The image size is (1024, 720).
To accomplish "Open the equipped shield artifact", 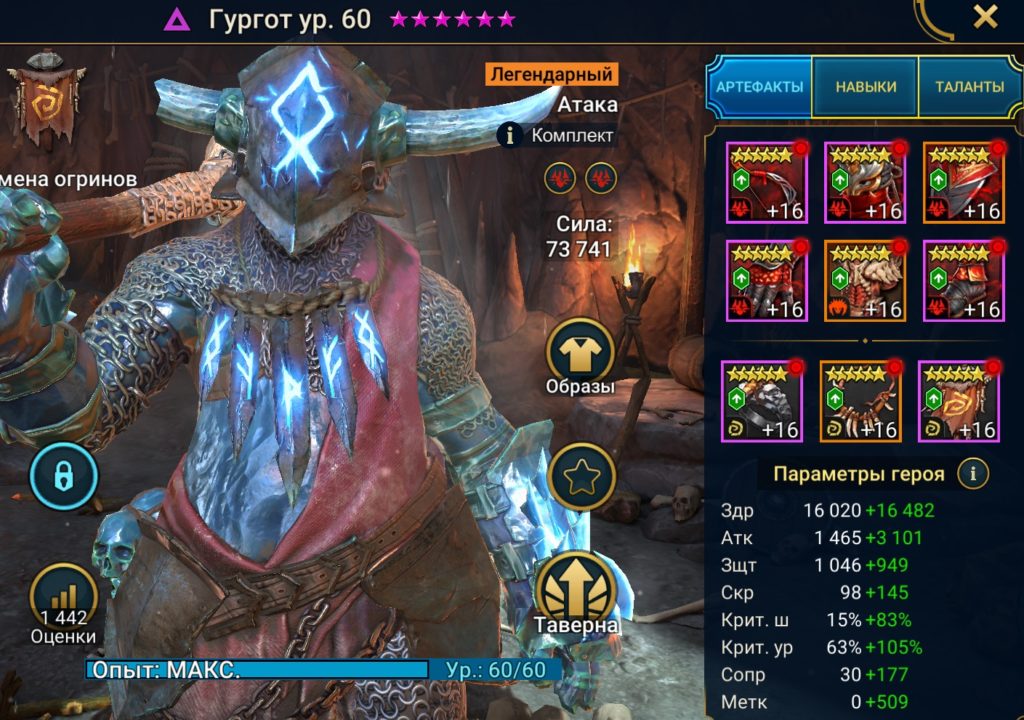I will click(x=962, y=182).
